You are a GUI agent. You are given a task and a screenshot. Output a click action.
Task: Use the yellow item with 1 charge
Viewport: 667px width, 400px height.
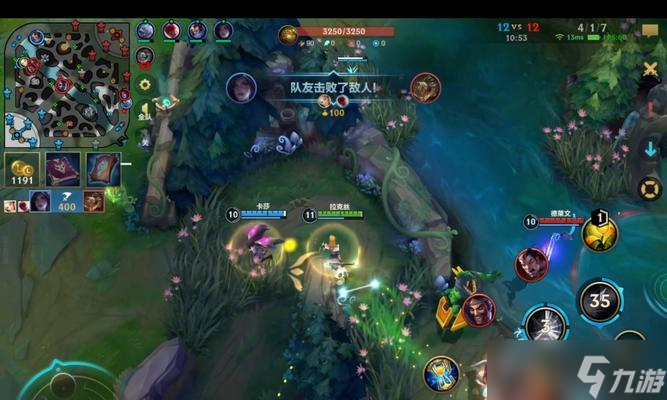(600, 232)
